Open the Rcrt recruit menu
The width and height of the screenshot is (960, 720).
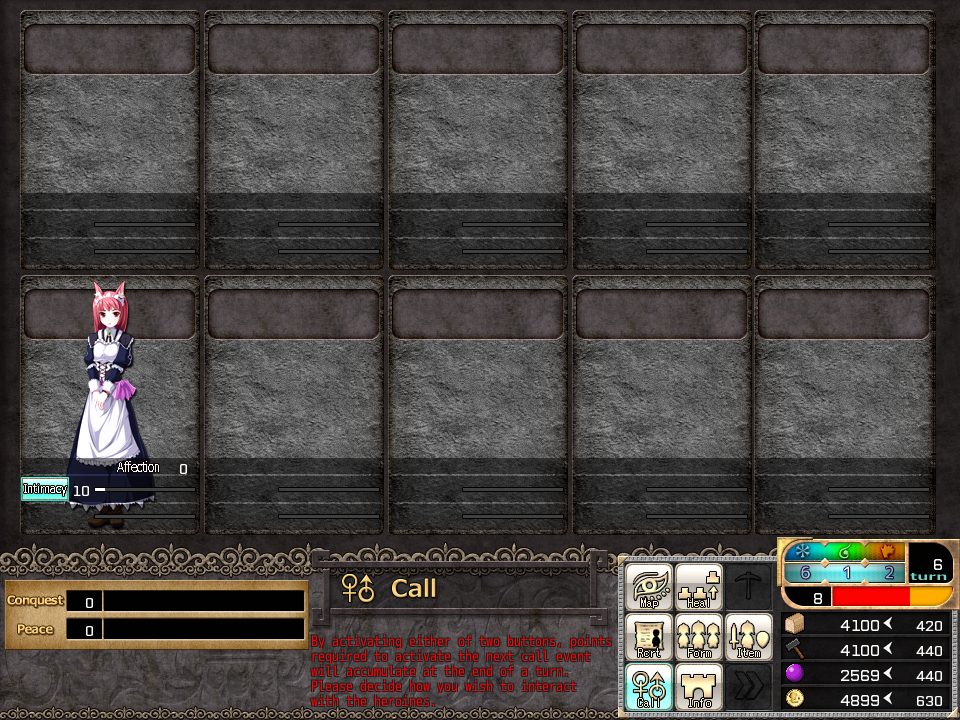(649, 637)
